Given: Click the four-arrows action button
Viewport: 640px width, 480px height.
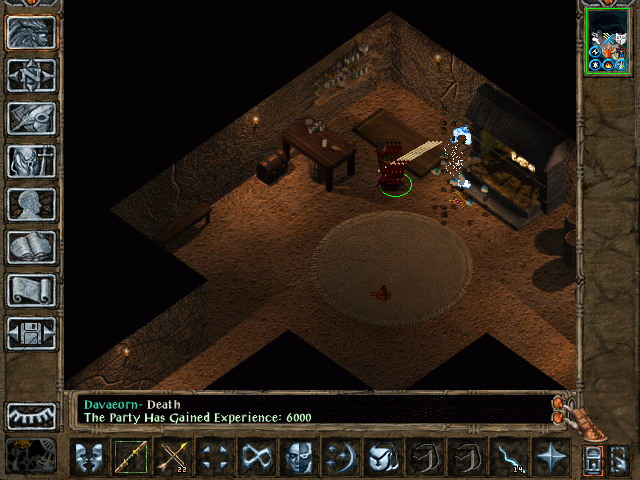Looking at the screenshot, I should [x=215, y=458].
